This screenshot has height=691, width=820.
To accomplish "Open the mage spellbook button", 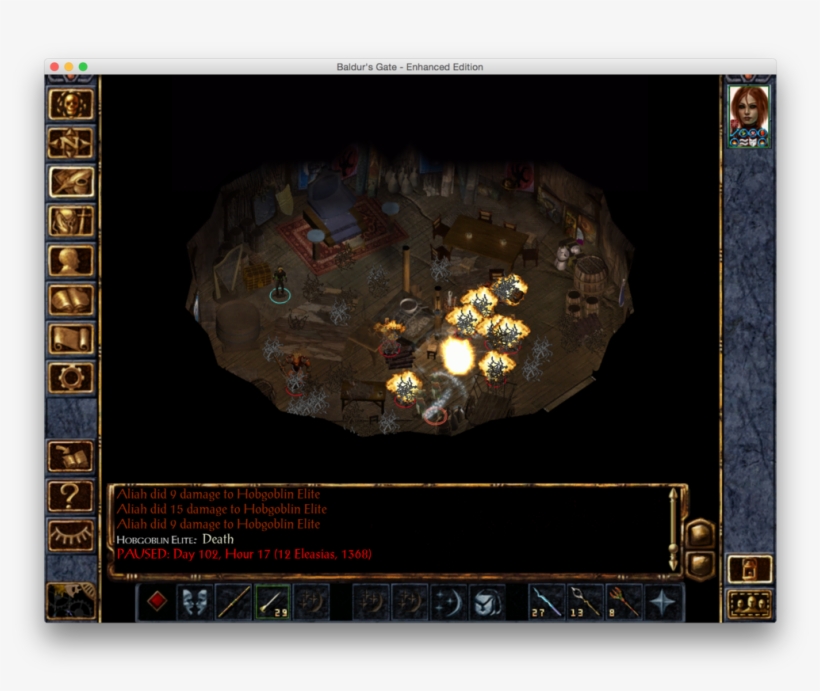I will pos(71,298).
